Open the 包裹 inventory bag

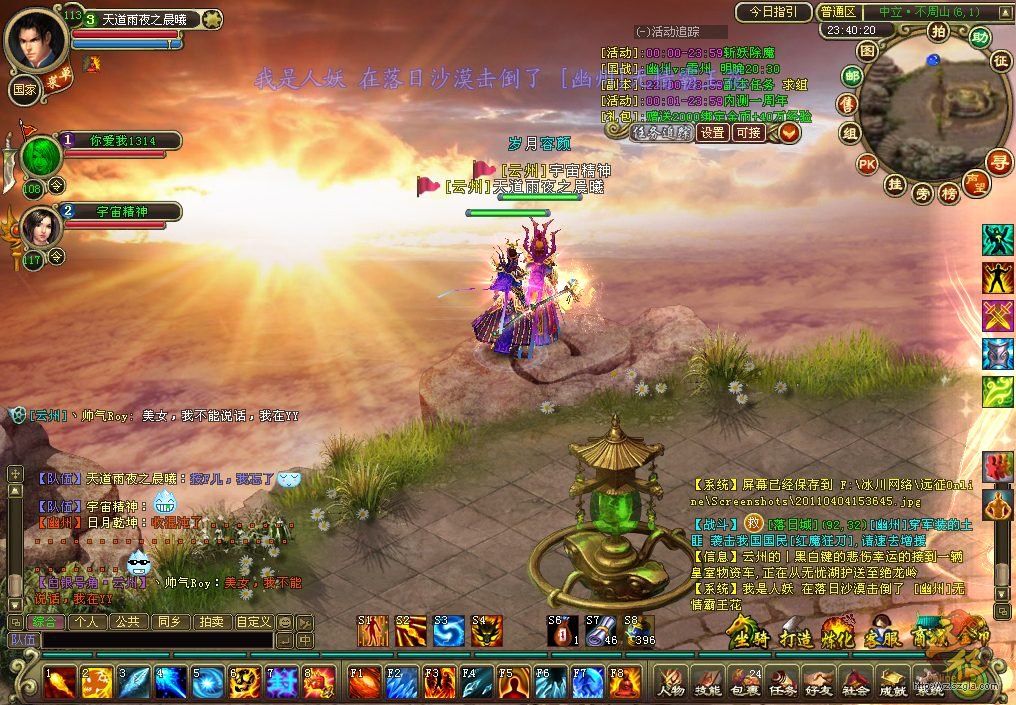(745, 680)
